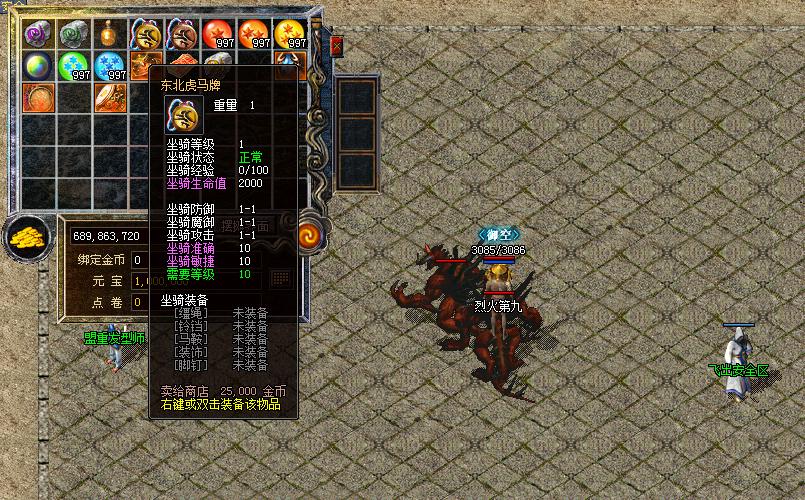Select the dark rainbow pearl orb
This screenshot has width=805, height=500.
[39, 67]
